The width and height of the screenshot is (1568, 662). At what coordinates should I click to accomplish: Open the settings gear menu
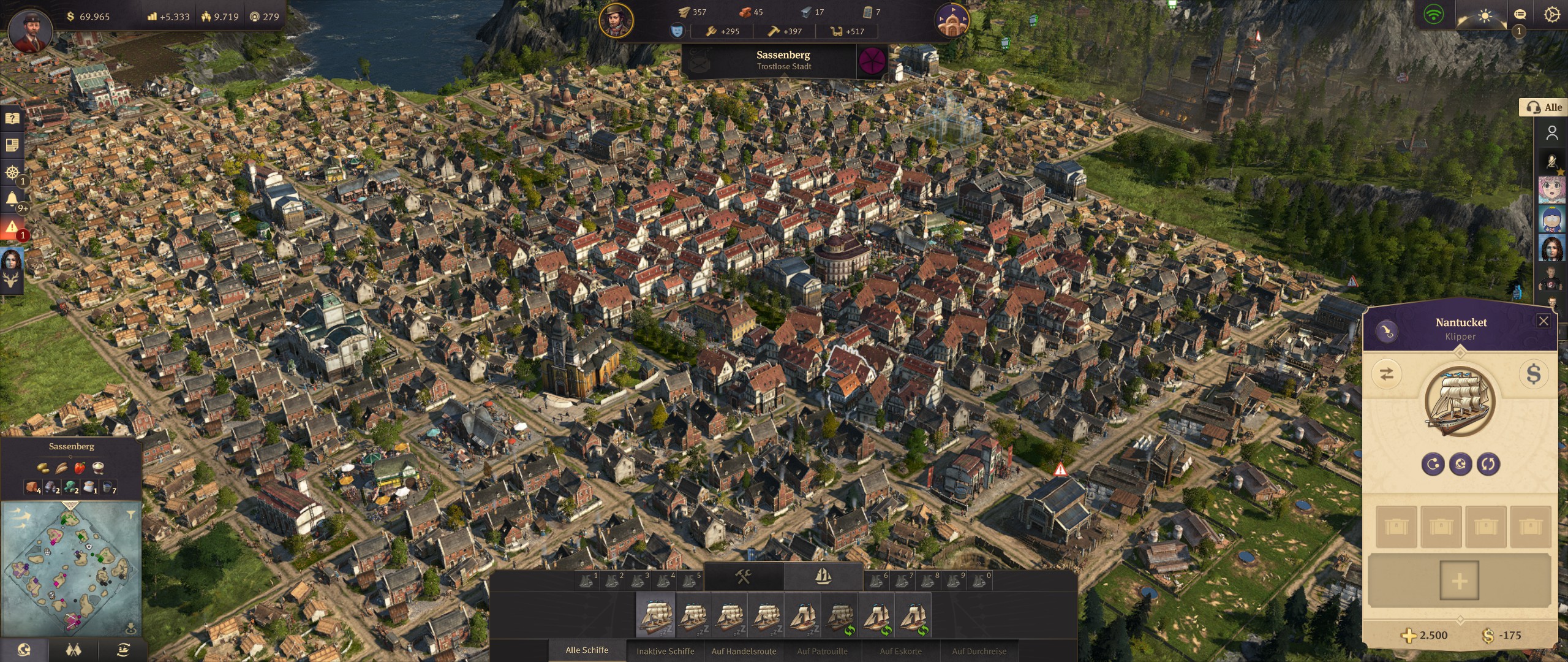pyautogui.click(x=1551, y=15)
